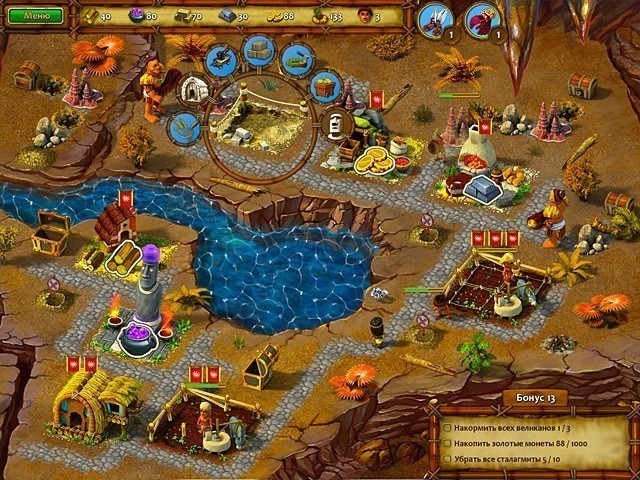Screen dimensions: 640x480
Task: Pick the sawmill logs build option
Action: click(x=296, y=59)
